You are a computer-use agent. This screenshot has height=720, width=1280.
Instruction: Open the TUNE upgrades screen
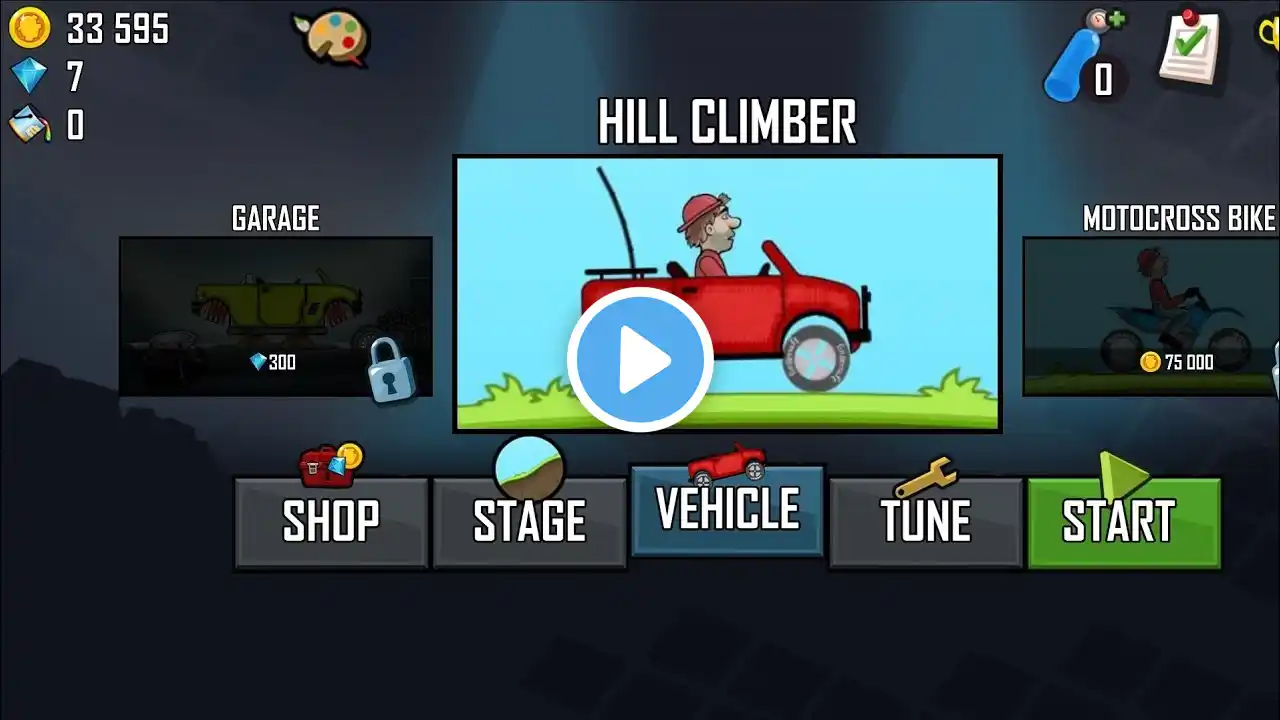tap(925, 522)
